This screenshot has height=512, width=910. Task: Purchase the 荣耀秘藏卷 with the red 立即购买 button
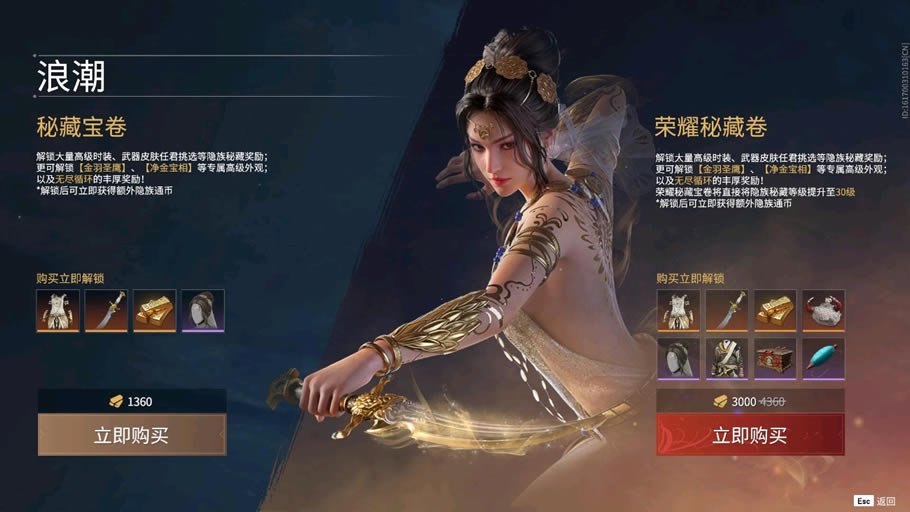tap(750, 435)
